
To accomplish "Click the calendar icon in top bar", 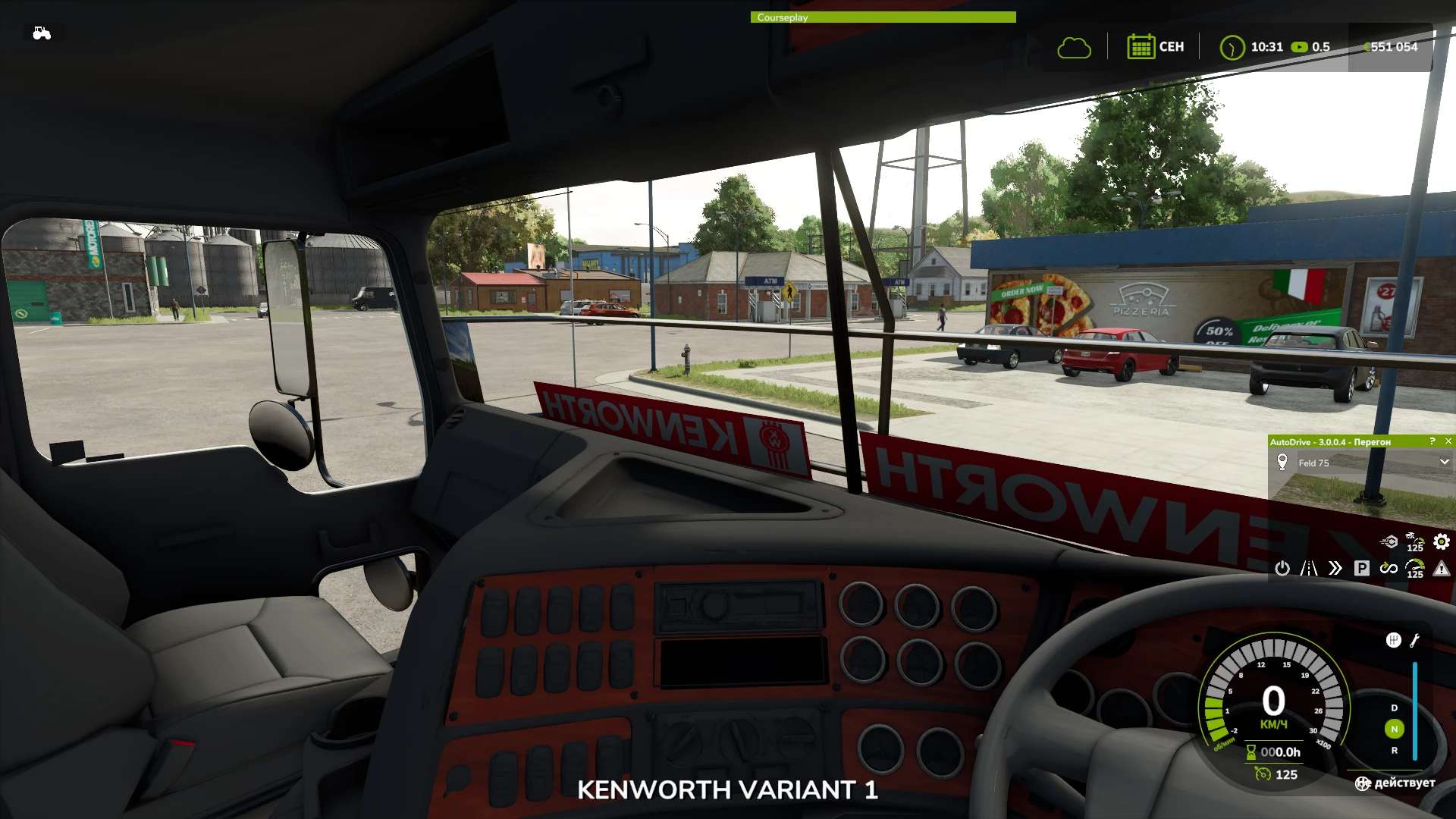I will tap(1140, 47).
